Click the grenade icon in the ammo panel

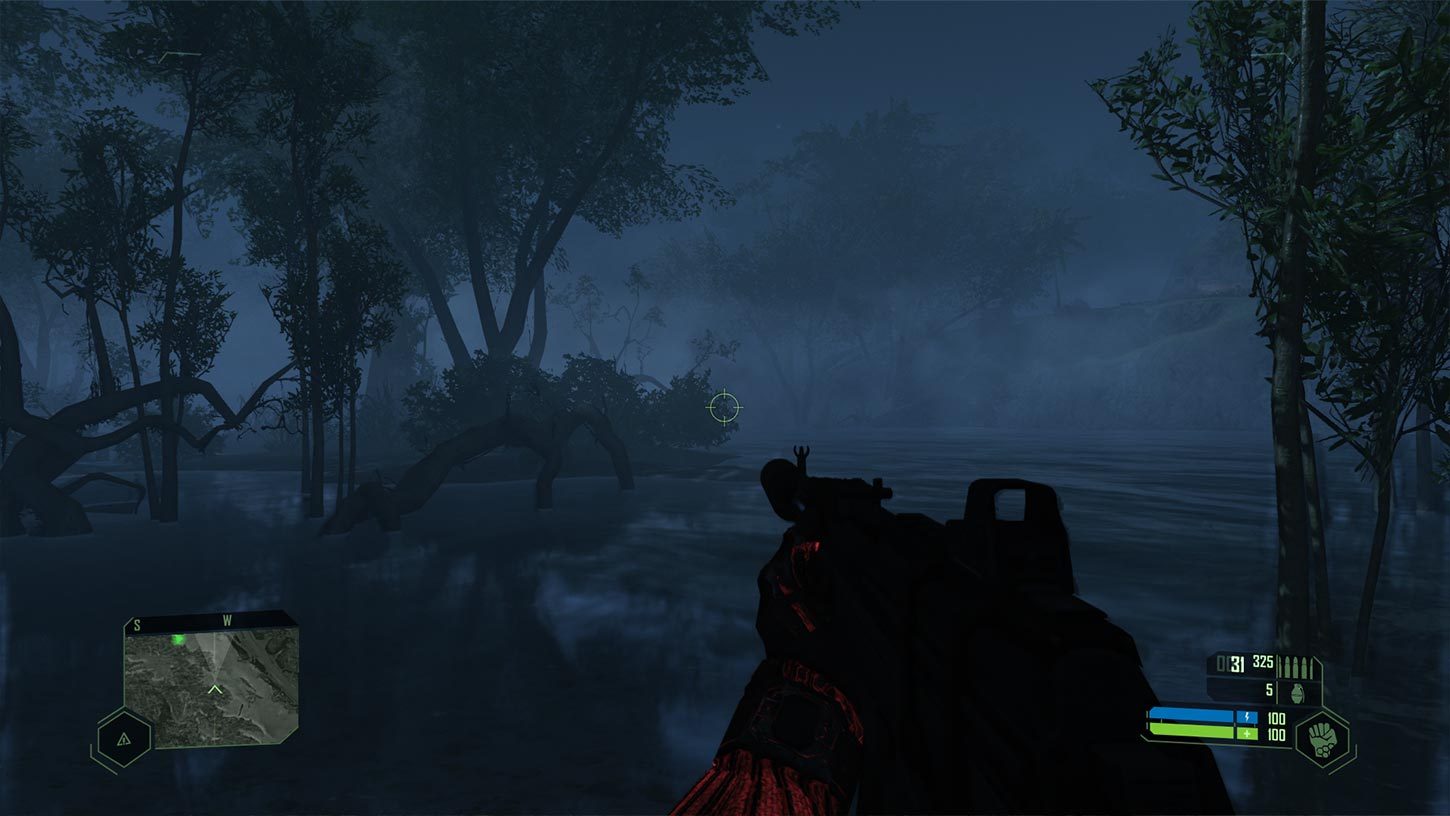coord(1297,693)
